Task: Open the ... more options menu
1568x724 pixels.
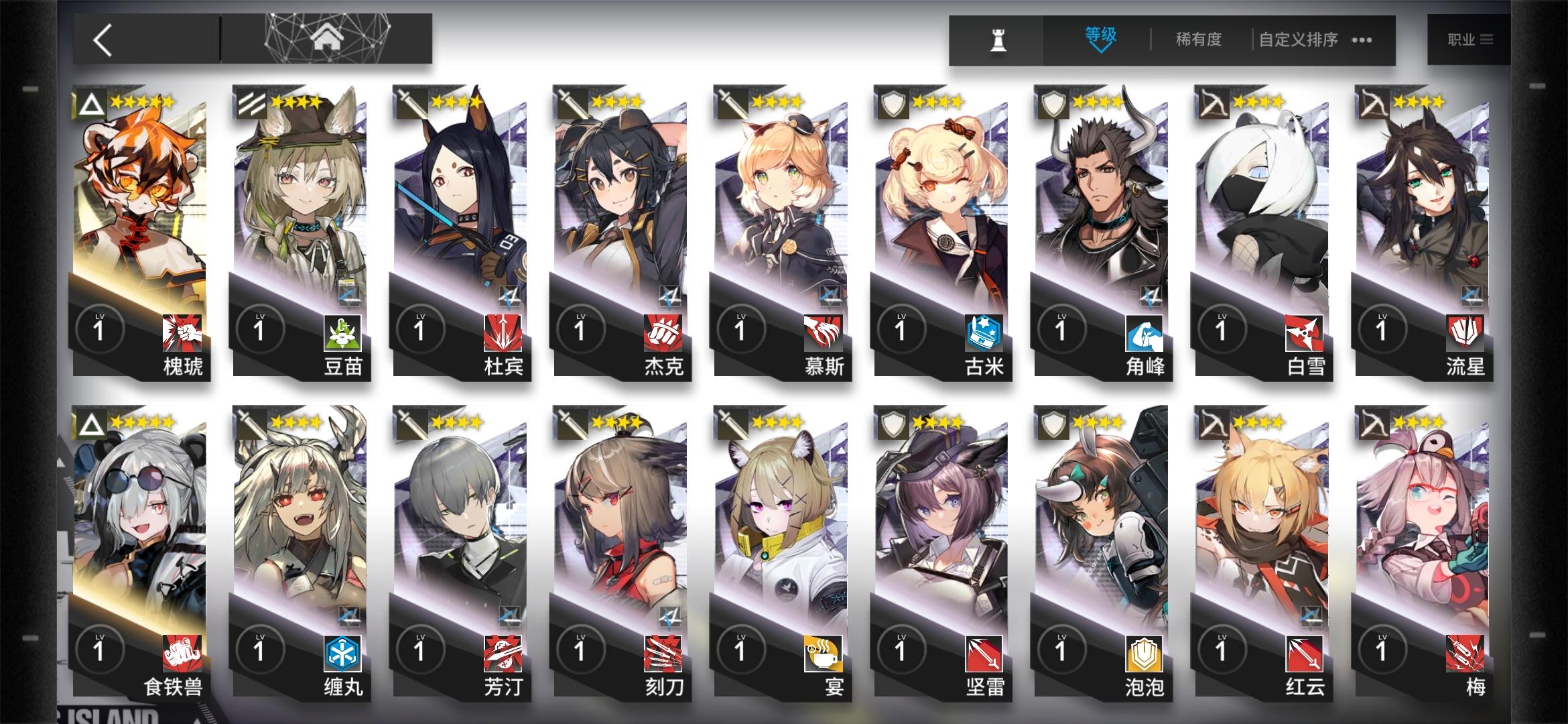Action: tap(1360, 40)
